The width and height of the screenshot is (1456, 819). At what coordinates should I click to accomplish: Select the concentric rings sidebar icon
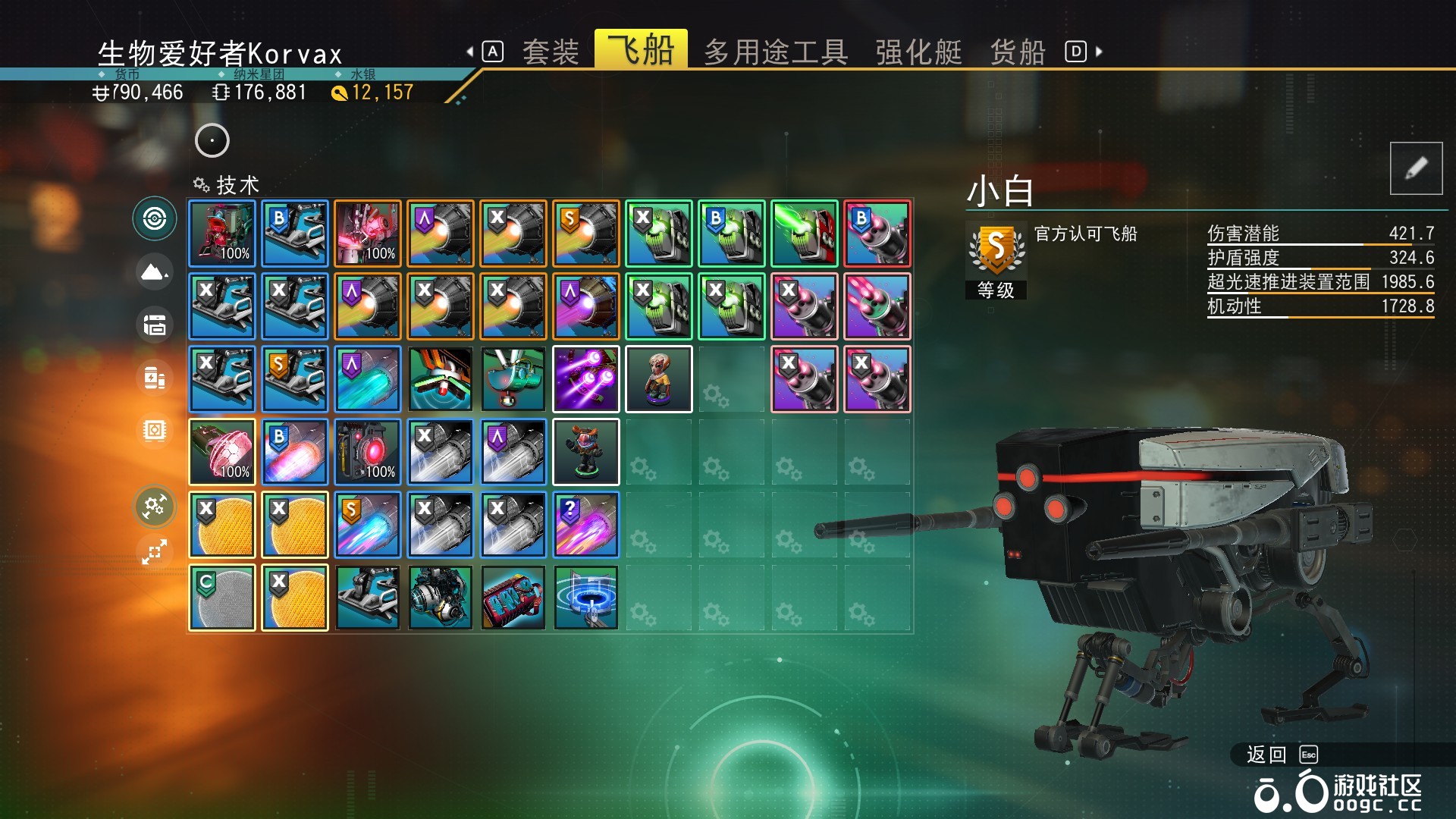pos(155,219)
